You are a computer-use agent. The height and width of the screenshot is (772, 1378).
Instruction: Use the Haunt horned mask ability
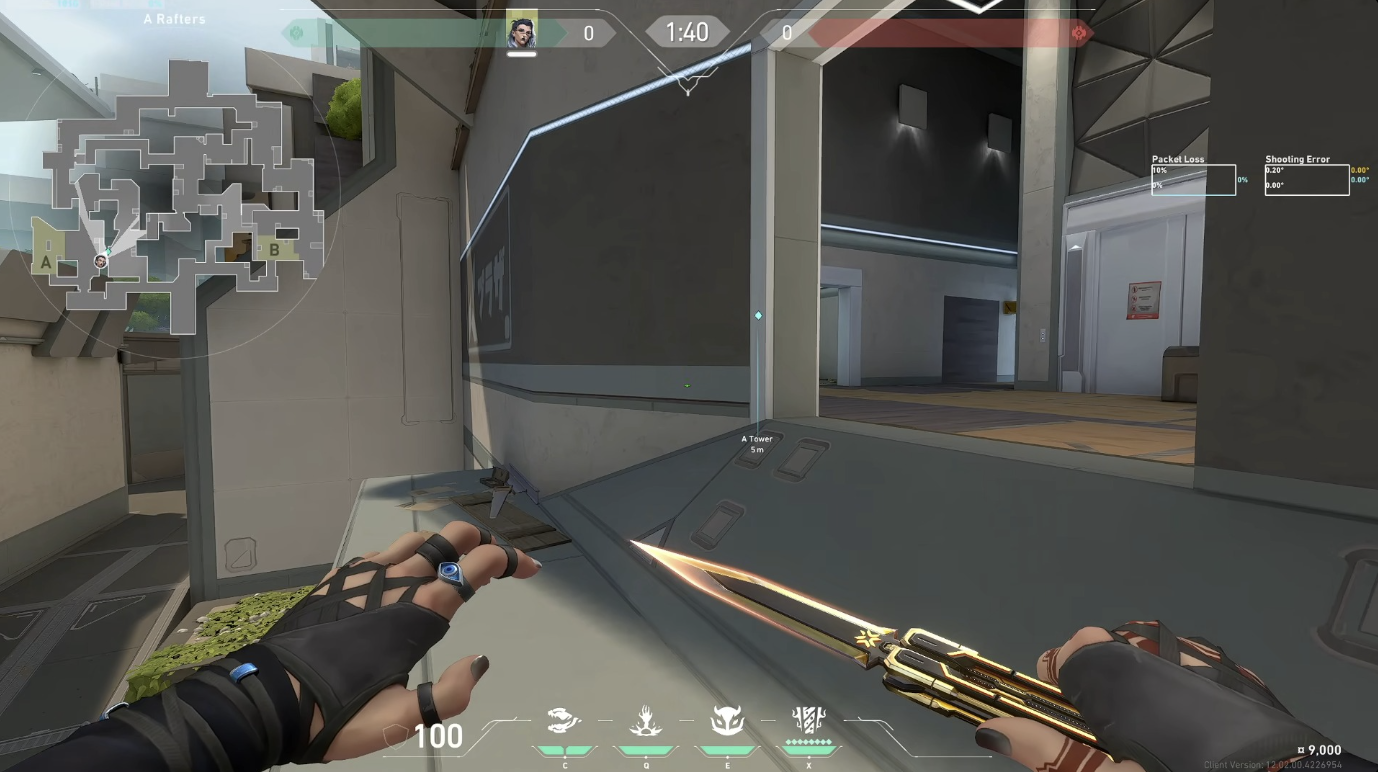727,721
